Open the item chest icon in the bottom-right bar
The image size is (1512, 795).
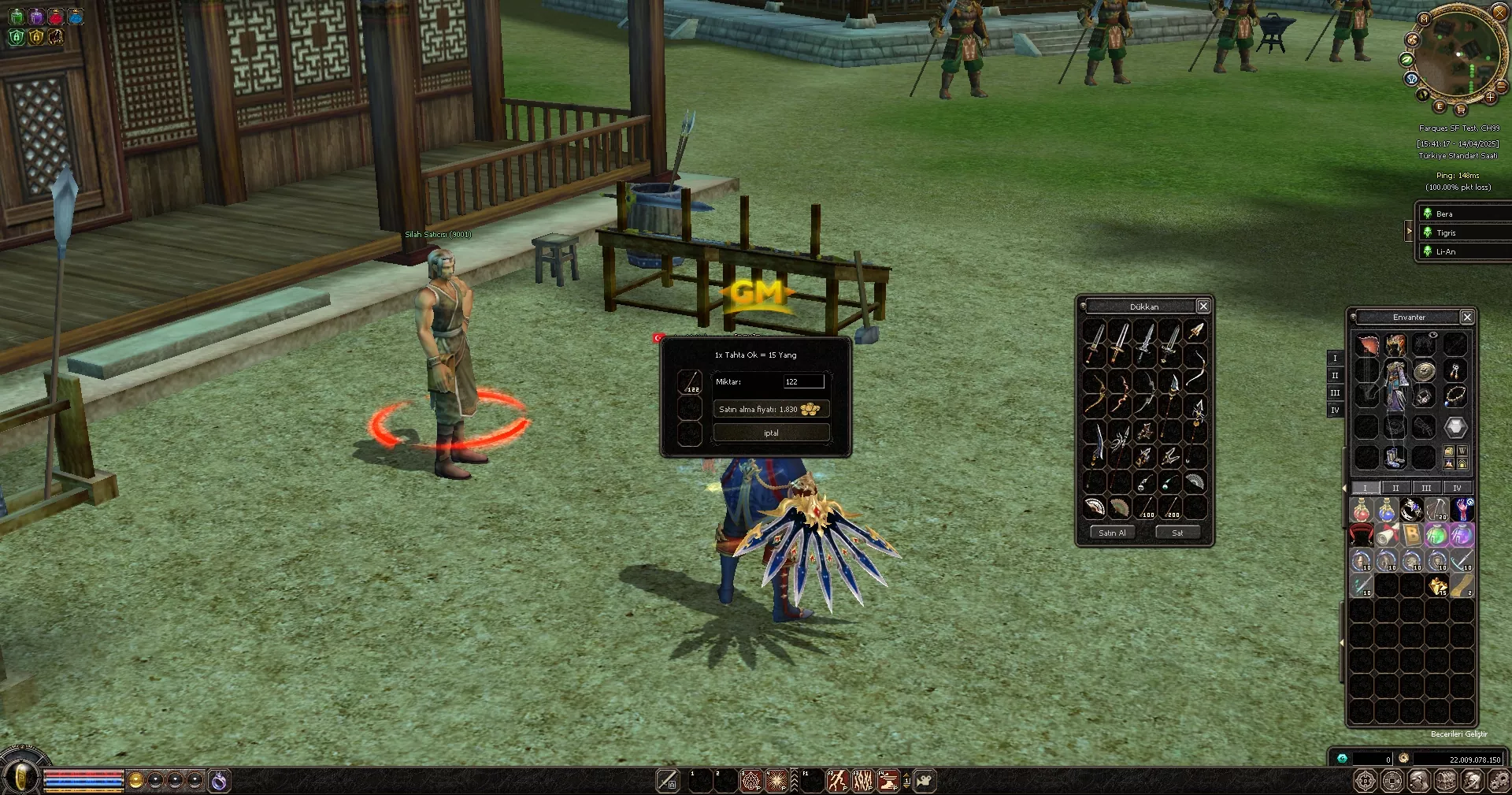[1445, 780]
